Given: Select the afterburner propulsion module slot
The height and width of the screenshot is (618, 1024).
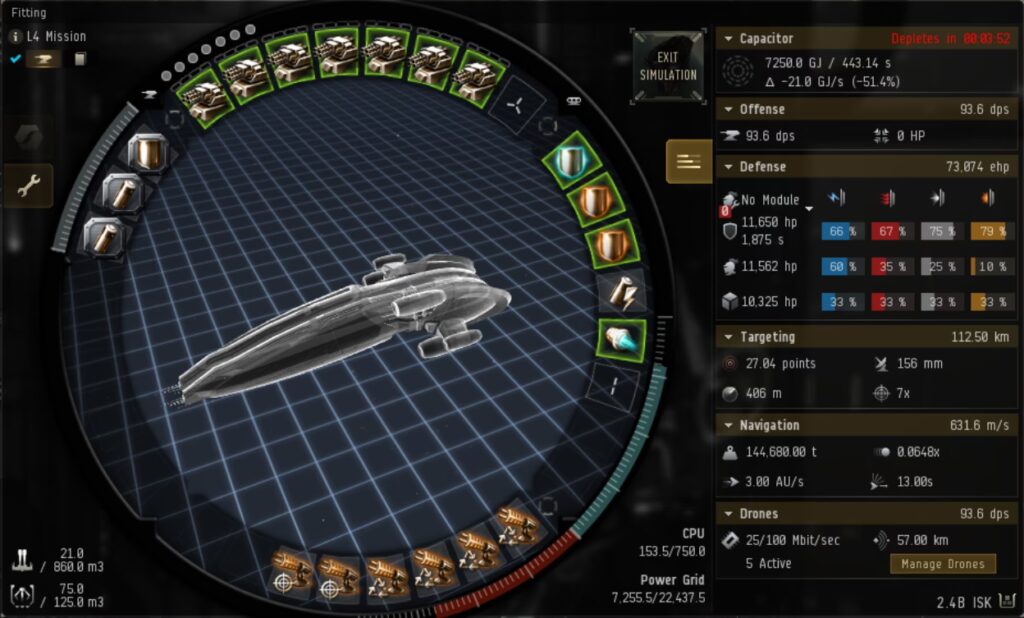Looking at the screenshot, I should coord(622,339).
